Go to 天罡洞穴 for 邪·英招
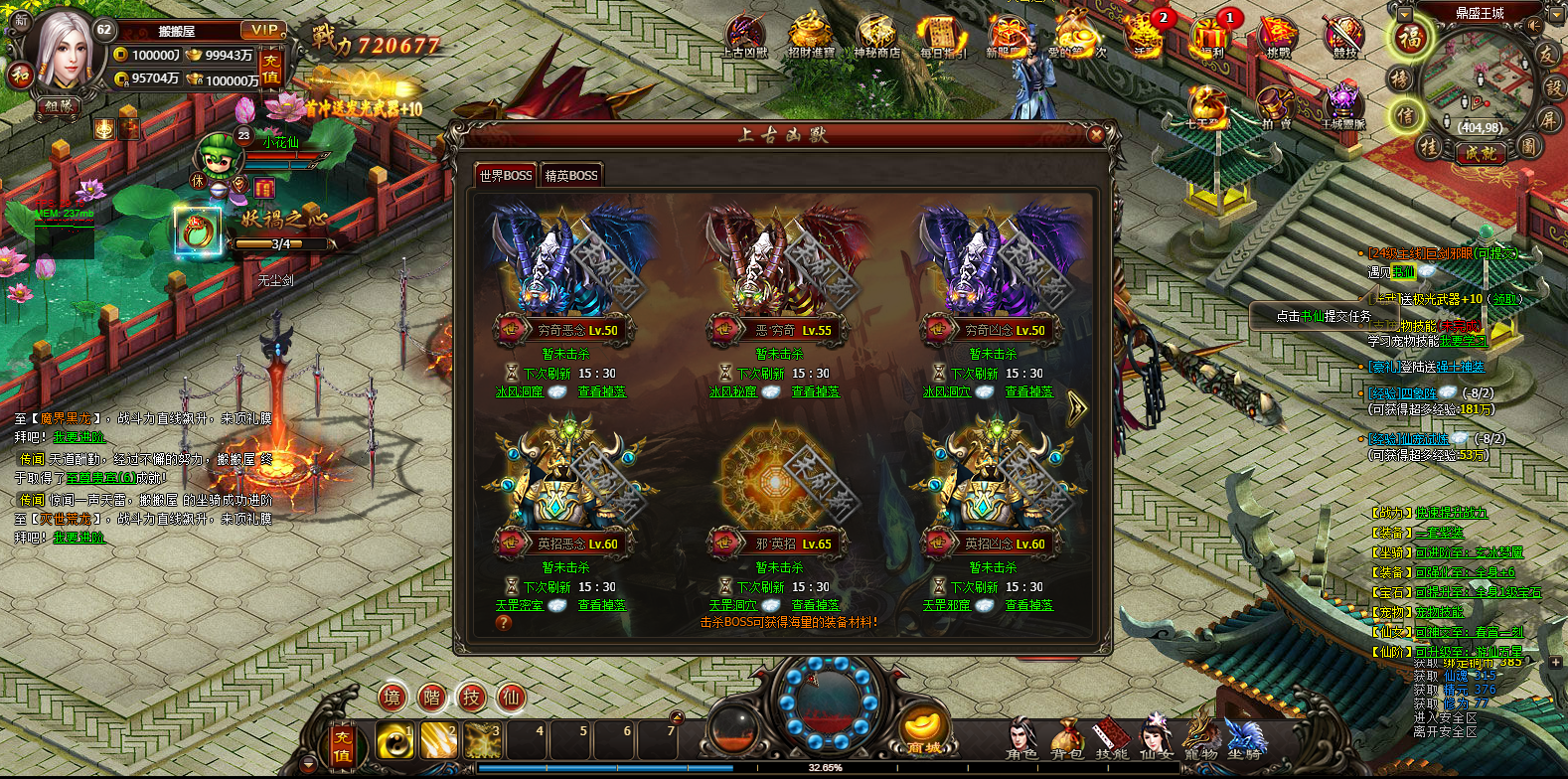Viewport: 1568px width, 779px height. [x=733, y=605]
